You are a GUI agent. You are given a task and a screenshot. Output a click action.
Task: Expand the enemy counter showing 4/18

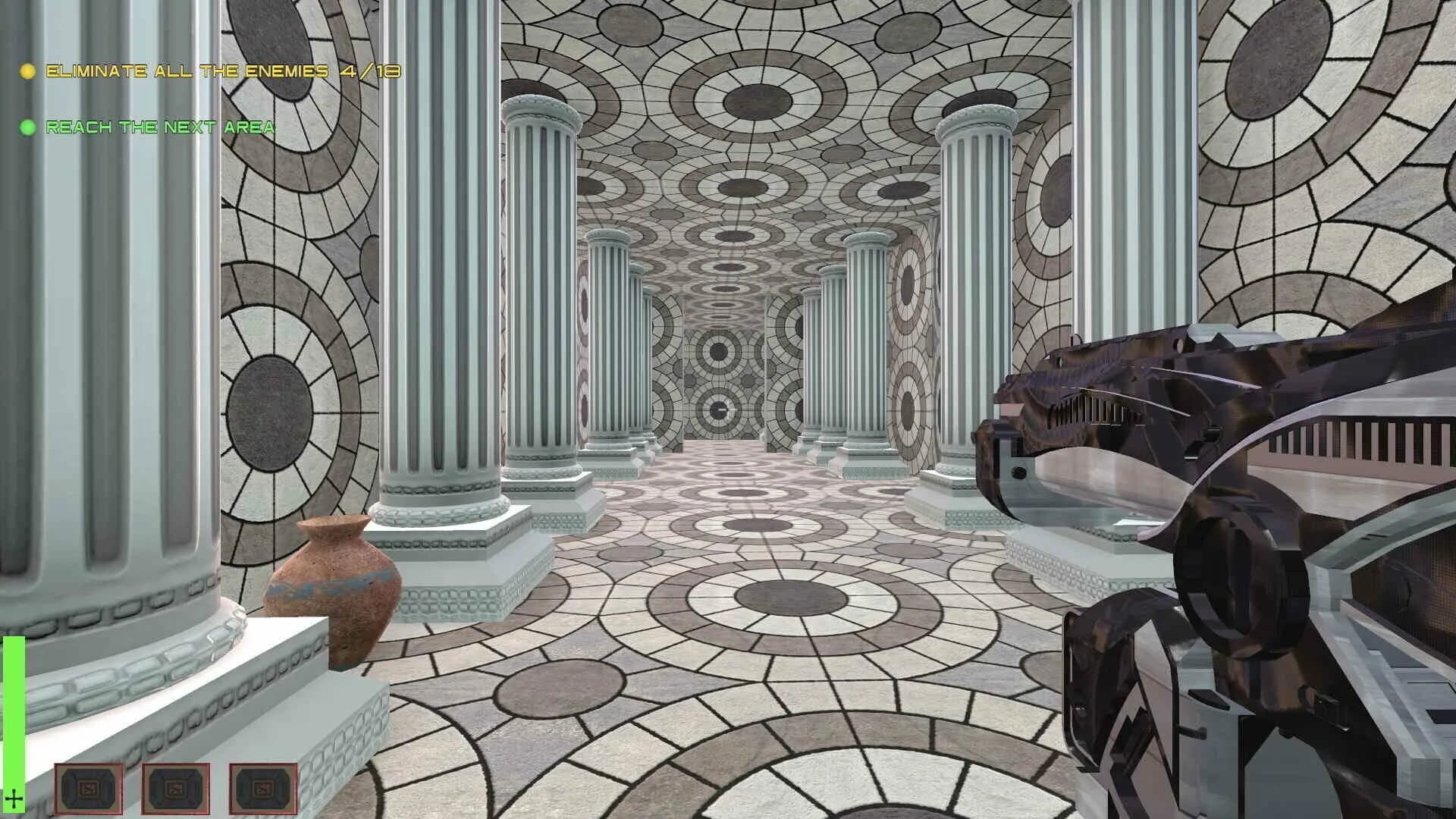[369, 72]
